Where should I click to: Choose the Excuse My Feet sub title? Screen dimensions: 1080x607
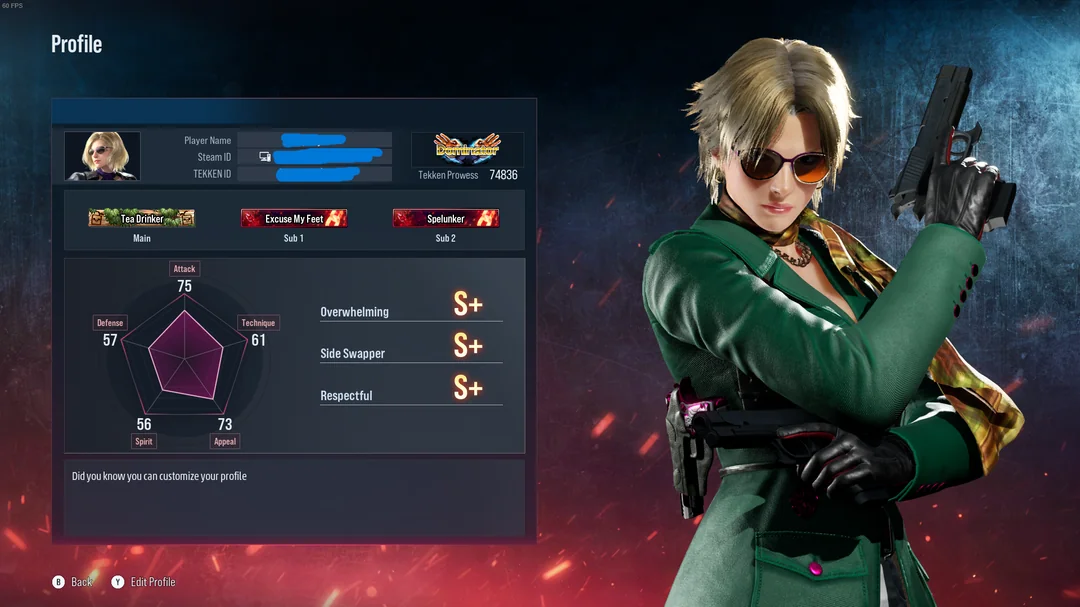click(x=294, y=218)
